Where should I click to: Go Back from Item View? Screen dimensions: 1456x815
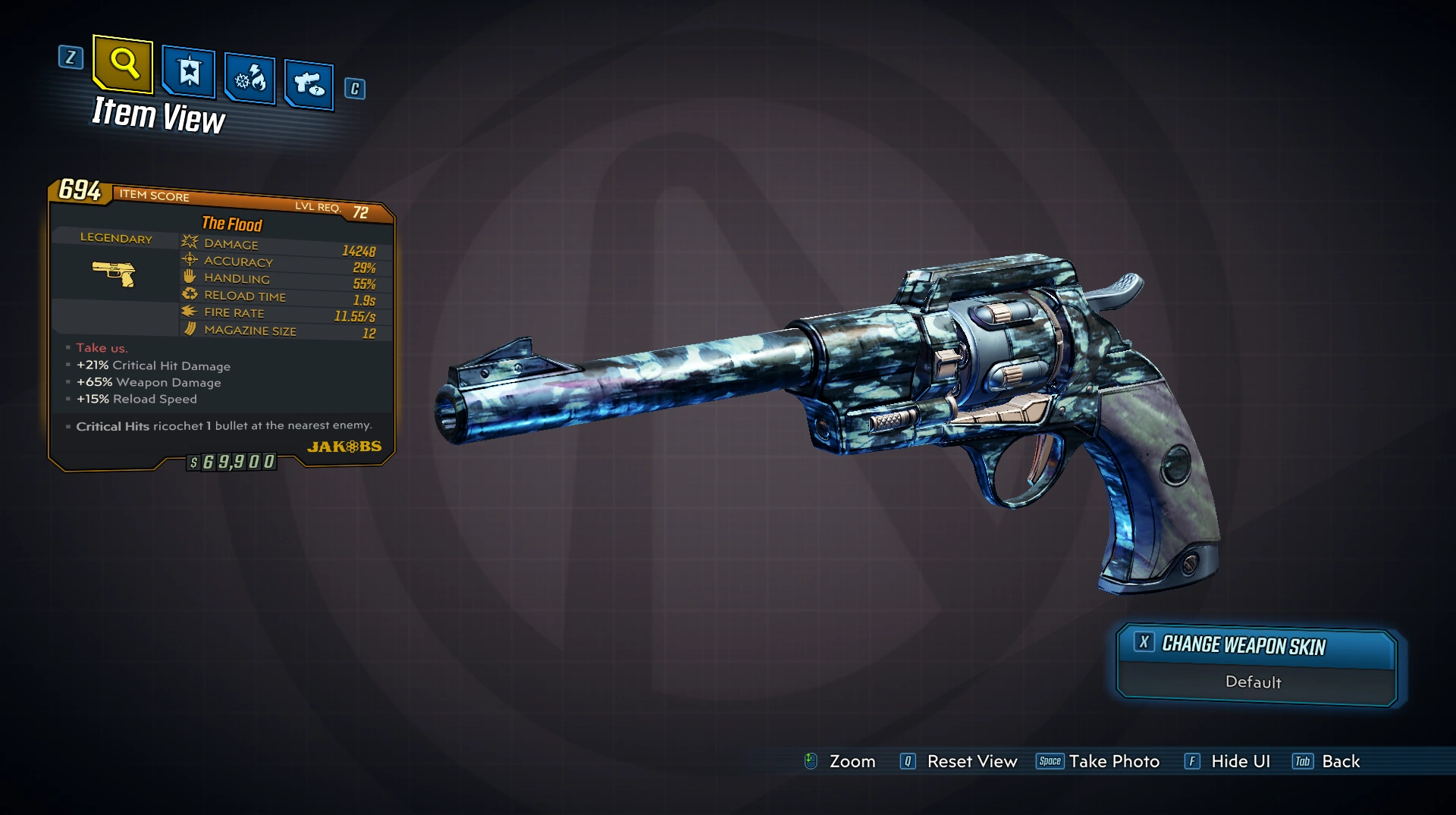tap(1327, 761)
